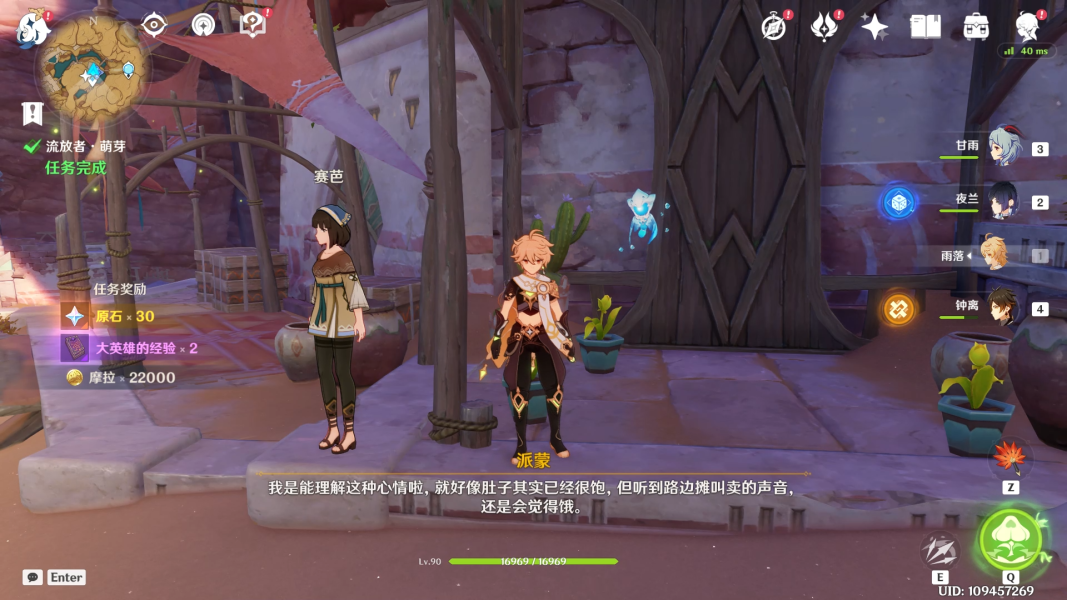Open the four-pointed star wish icon
The image size is (1067, 600).
tap(874, 27)
